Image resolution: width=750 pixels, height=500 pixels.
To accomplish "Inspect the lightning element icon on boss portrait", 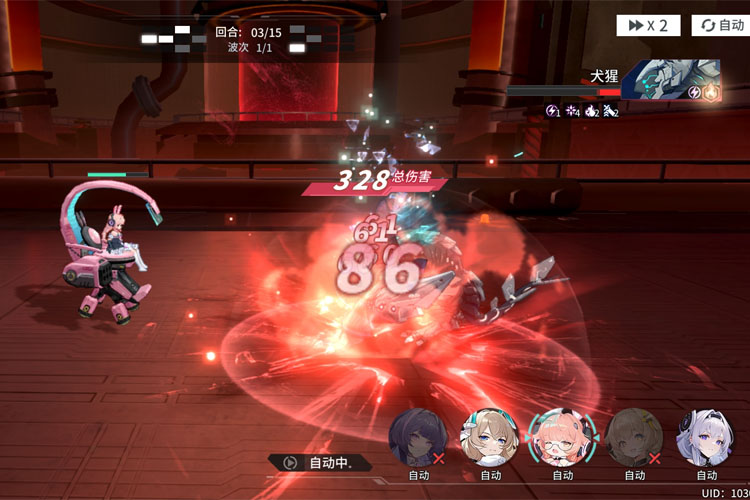I will pos(693,92).
